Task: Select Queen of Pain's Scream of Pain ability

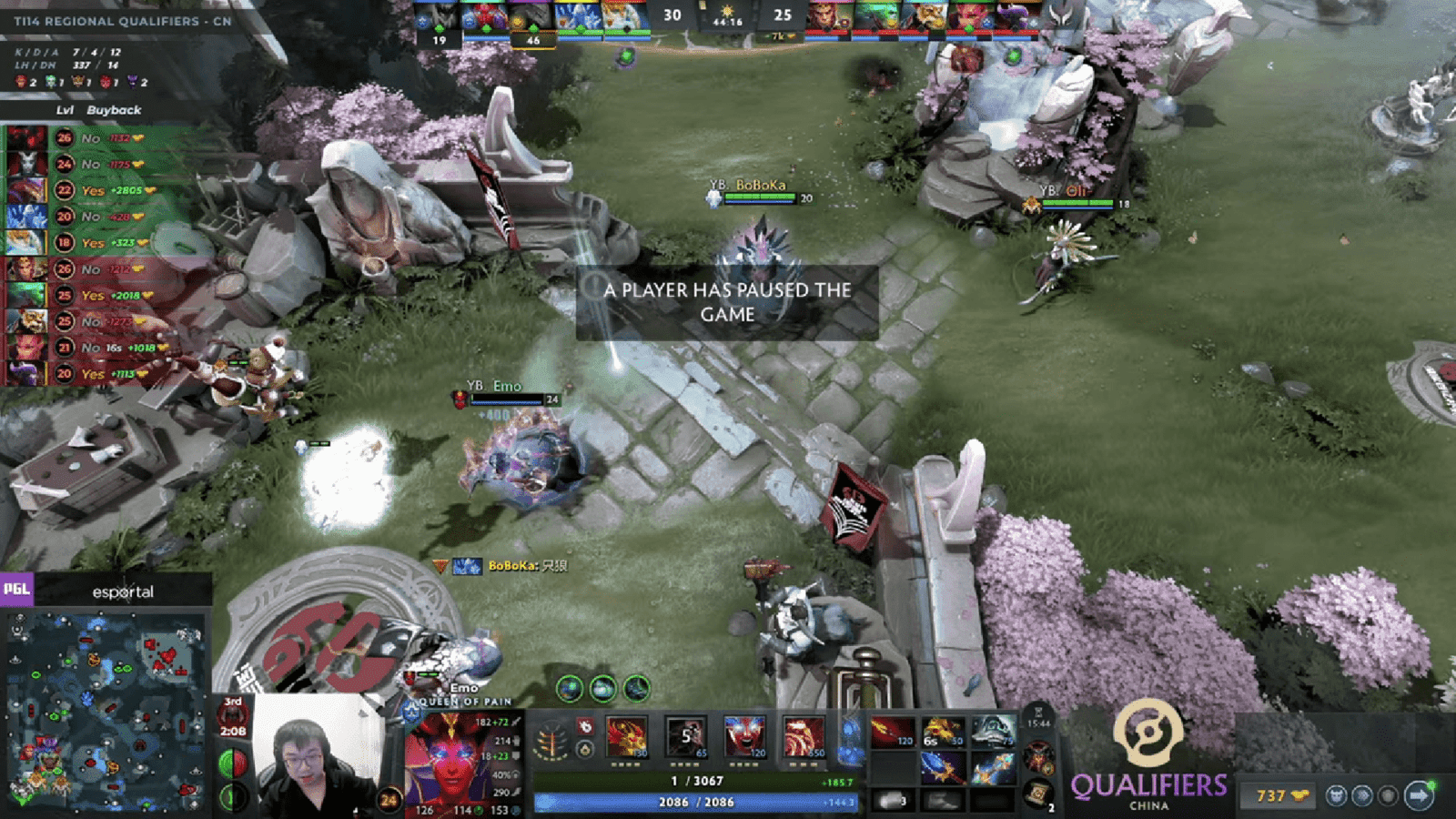Action: pyautogui.click(x=743, y=737)
